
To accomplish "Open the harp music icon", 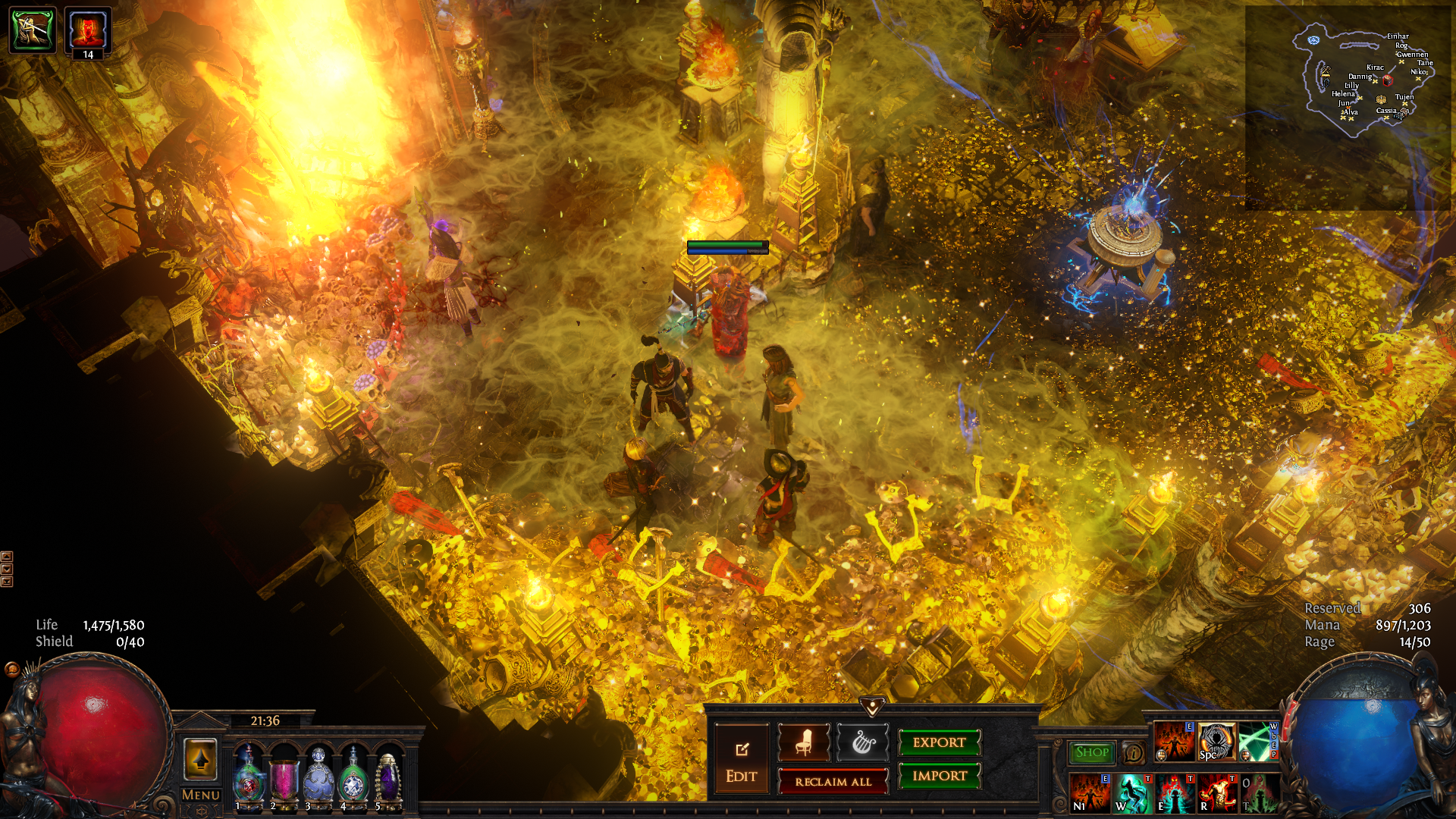I will [862, 742].
